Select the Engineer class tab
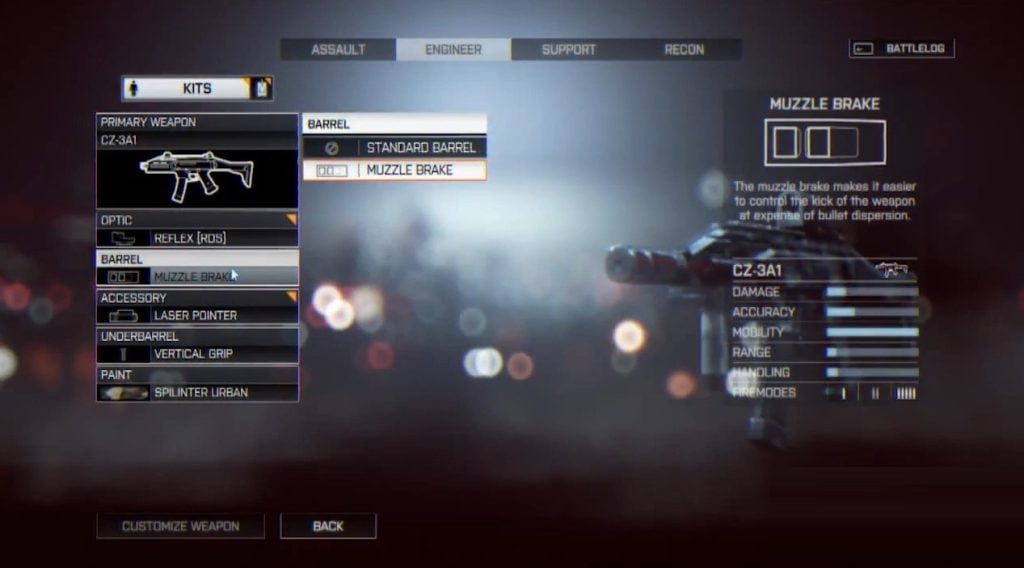 (453, 49)
